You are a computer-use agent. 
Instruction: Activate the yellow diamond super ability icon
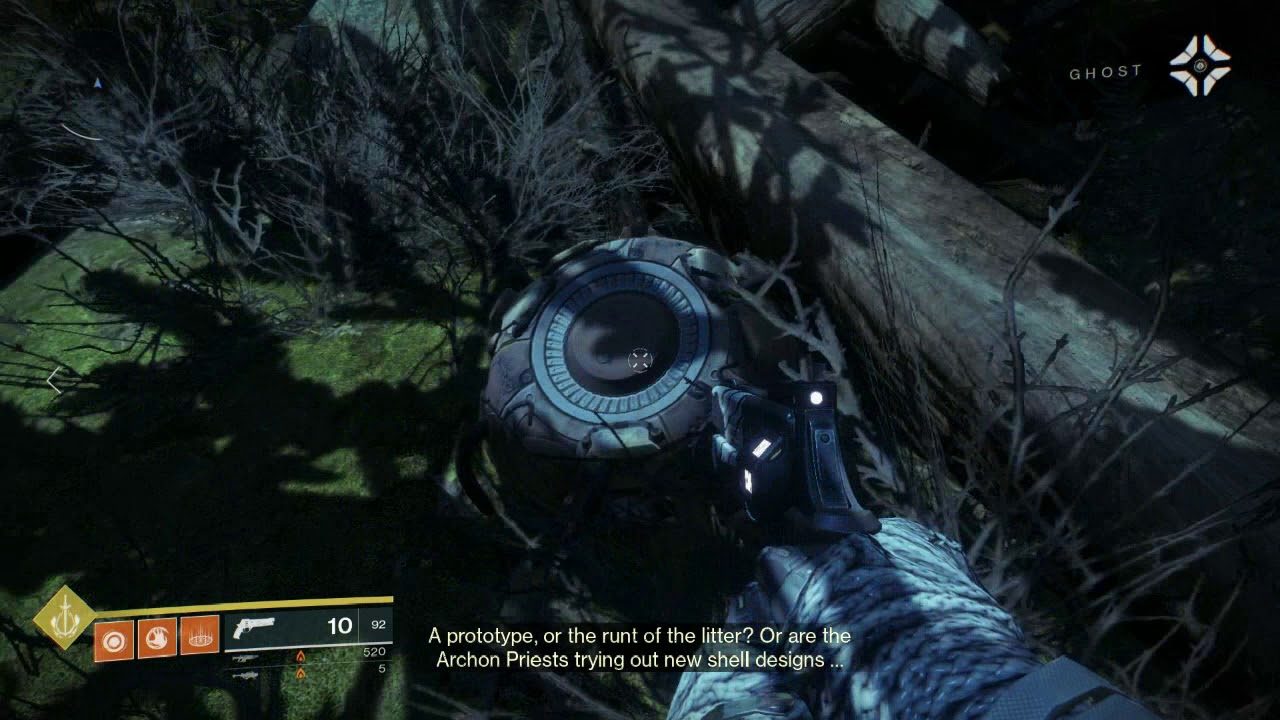(x=65, y=617)
